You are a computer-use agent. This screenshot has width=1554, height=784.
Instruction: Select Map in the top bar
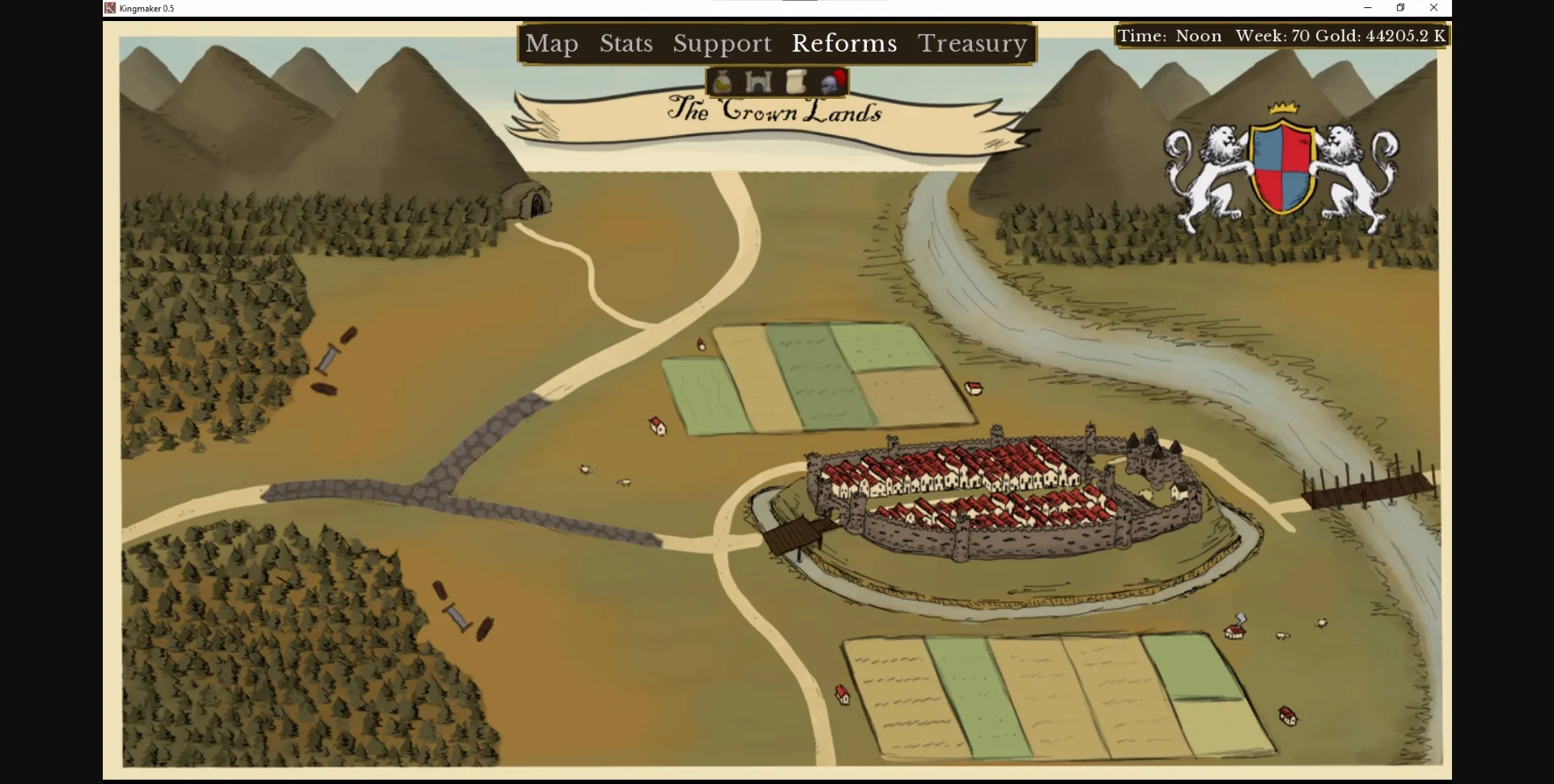552,44
